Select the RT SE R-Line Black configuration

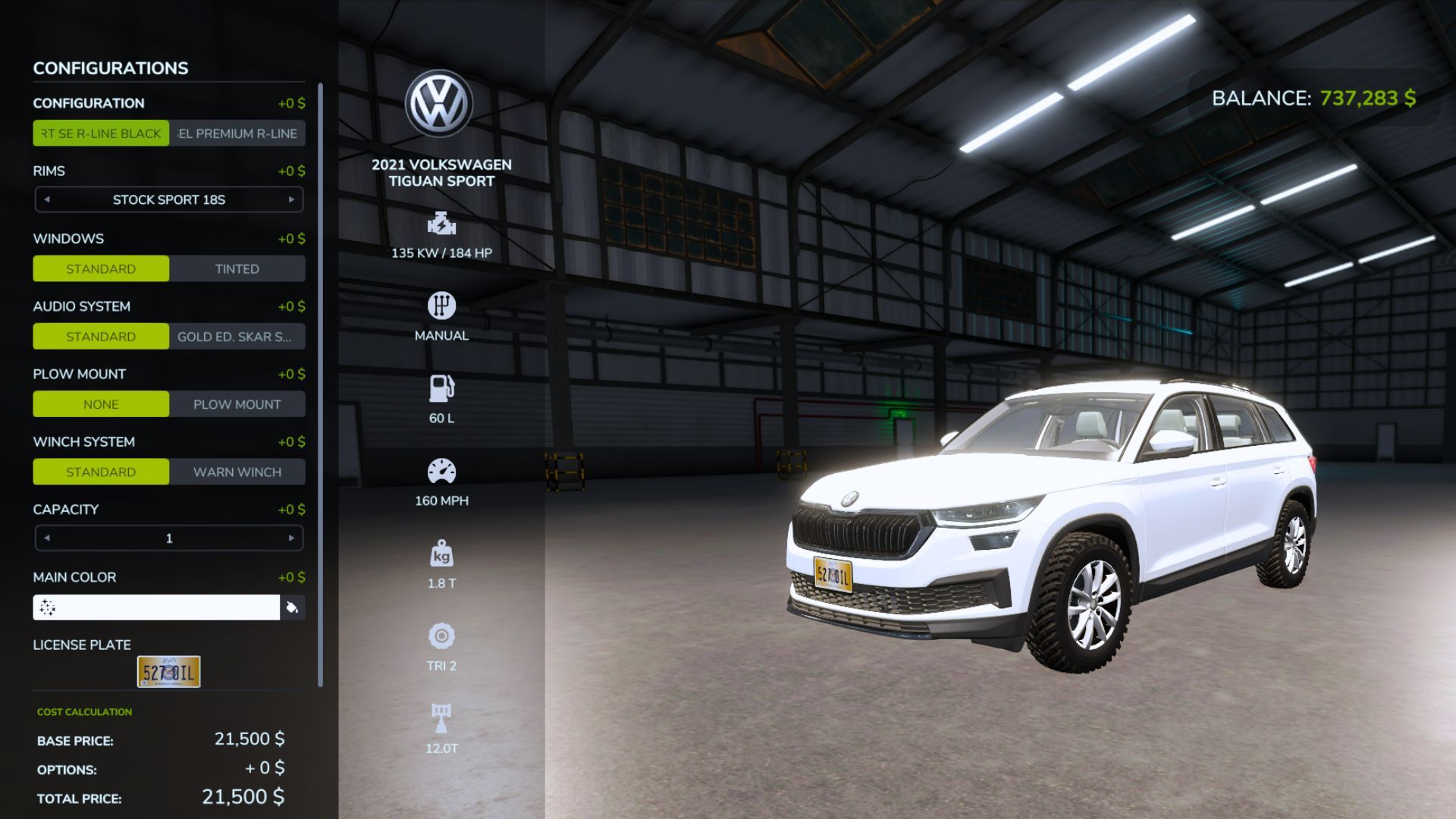pyautogui.click(x=101, y=133)
